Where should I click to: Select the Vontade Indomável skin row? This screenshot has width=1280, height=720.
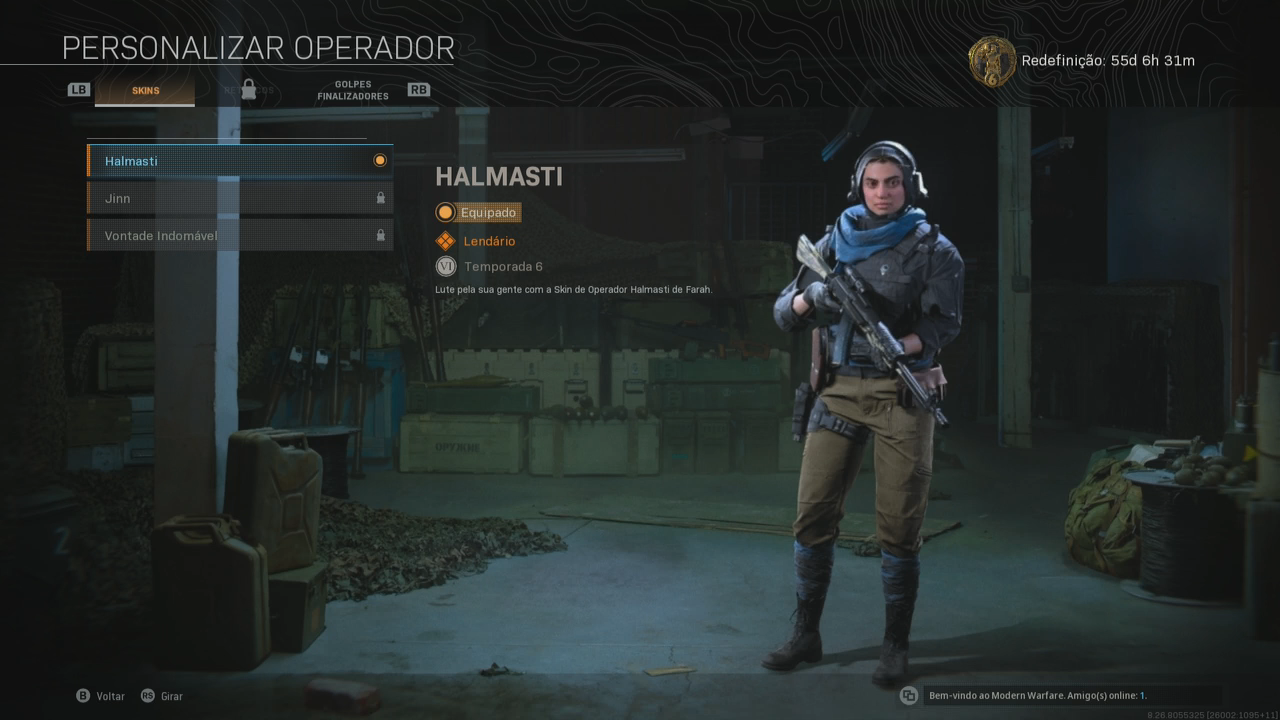pyautogui.click(x=240, y=236)
